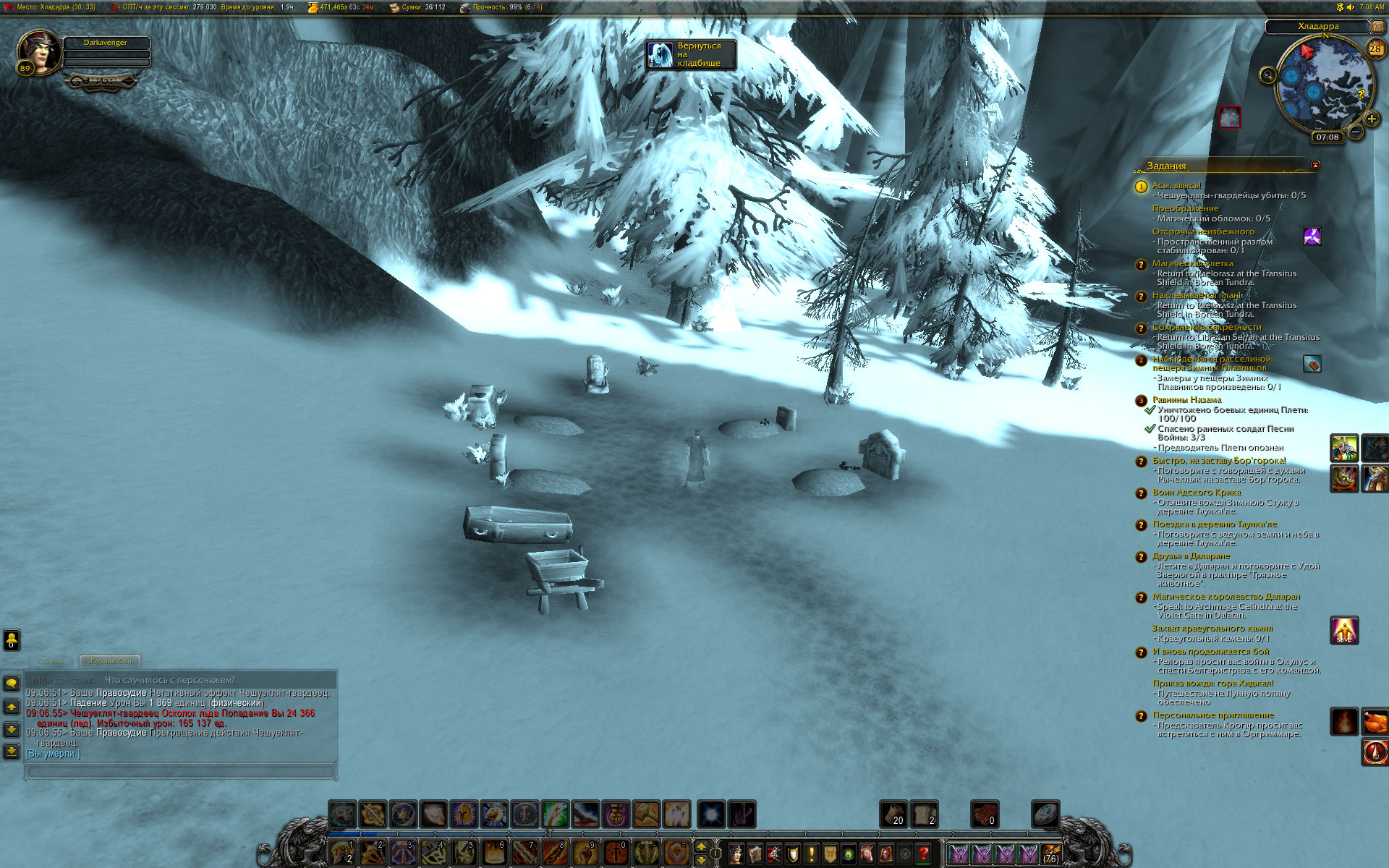Image resolution: width=1389 pixels, height=868 pixels.
Task: Open the chat speech-bubble menu button
Action: point(12,683)
